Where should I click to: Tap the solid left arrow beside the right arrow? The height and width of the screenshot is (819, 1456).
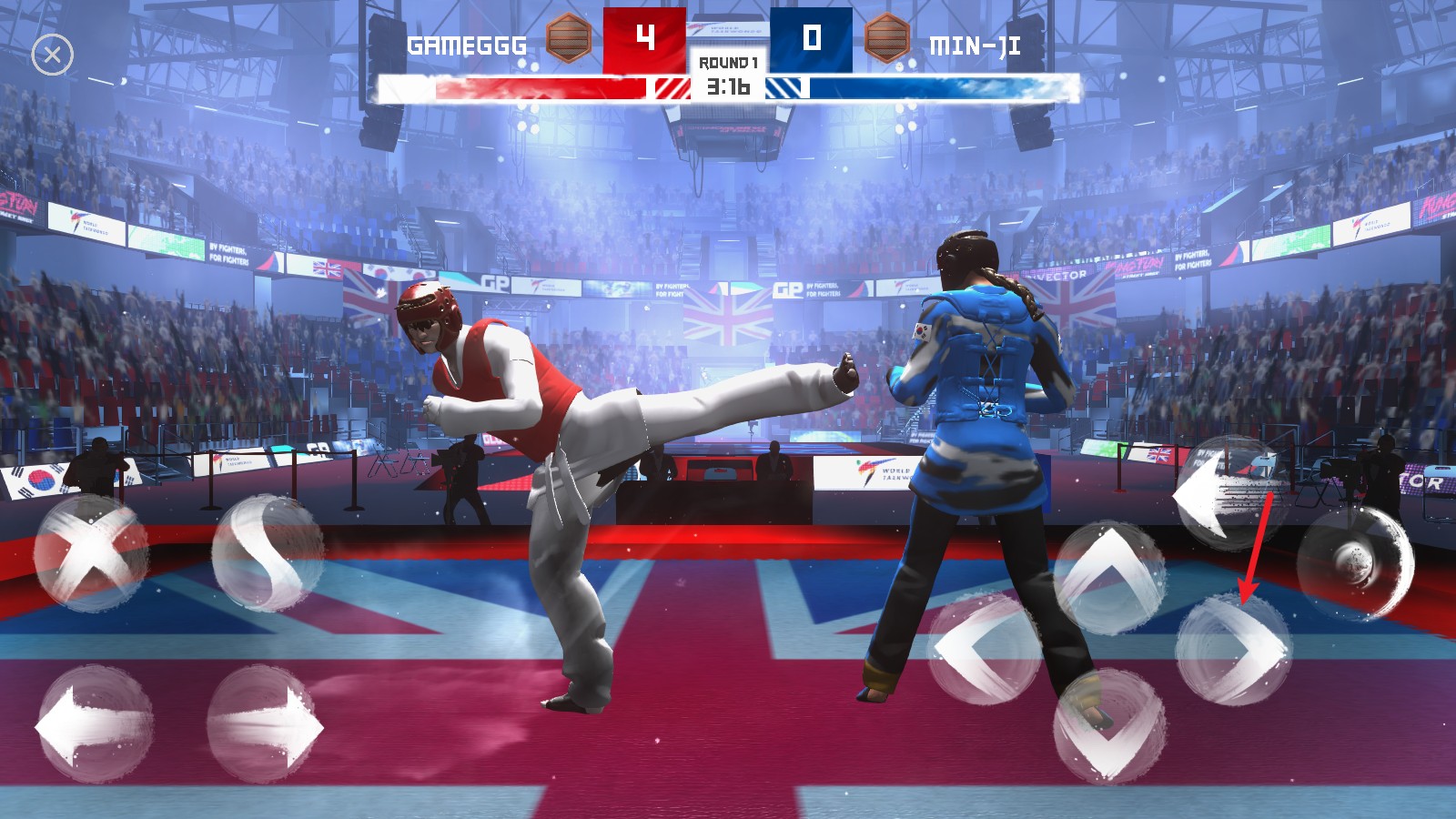pos(94,725)
